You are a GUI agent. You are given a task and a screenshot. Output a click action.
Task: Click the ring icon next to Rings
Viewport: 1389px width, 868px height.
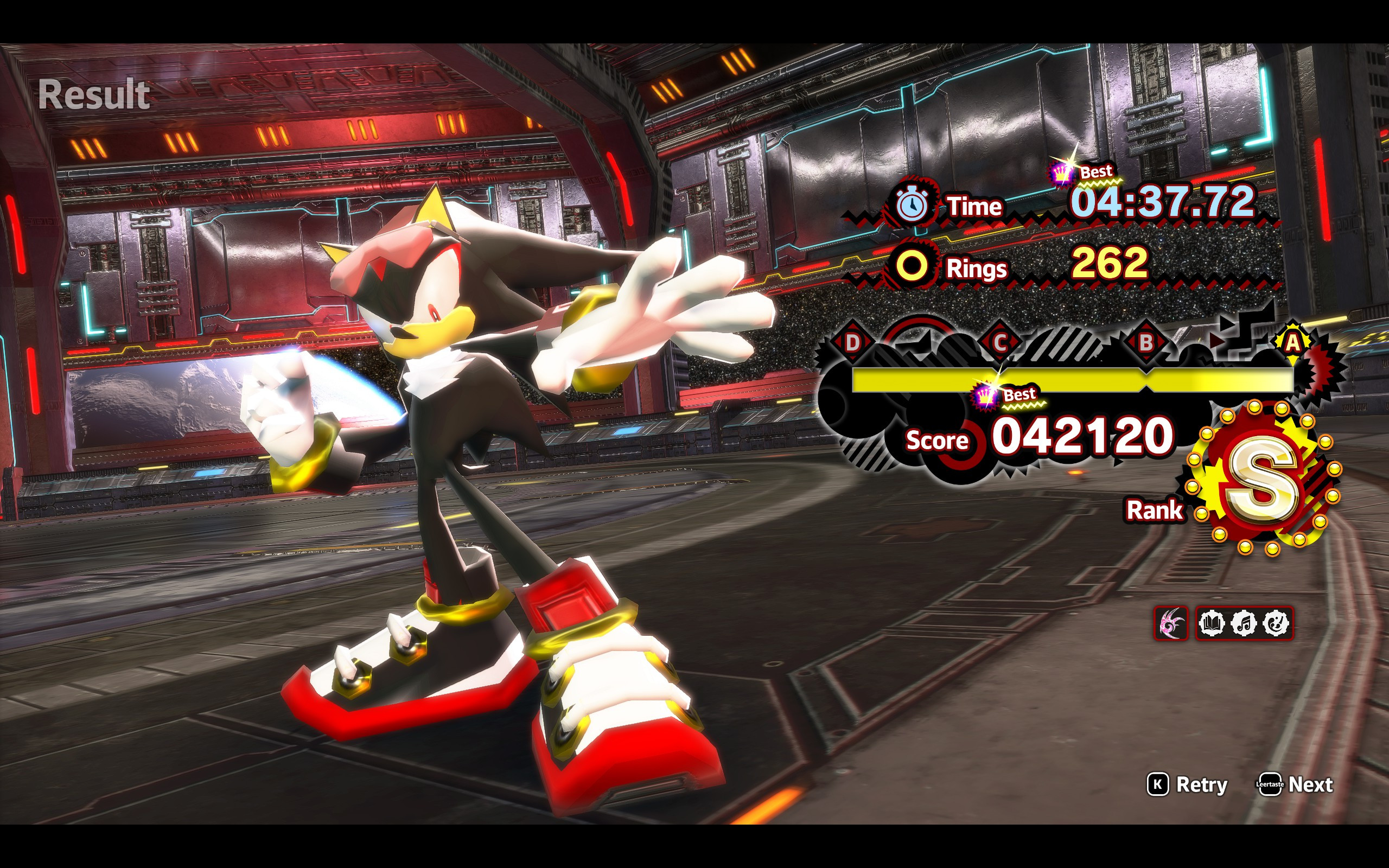[x=914, y=267]
